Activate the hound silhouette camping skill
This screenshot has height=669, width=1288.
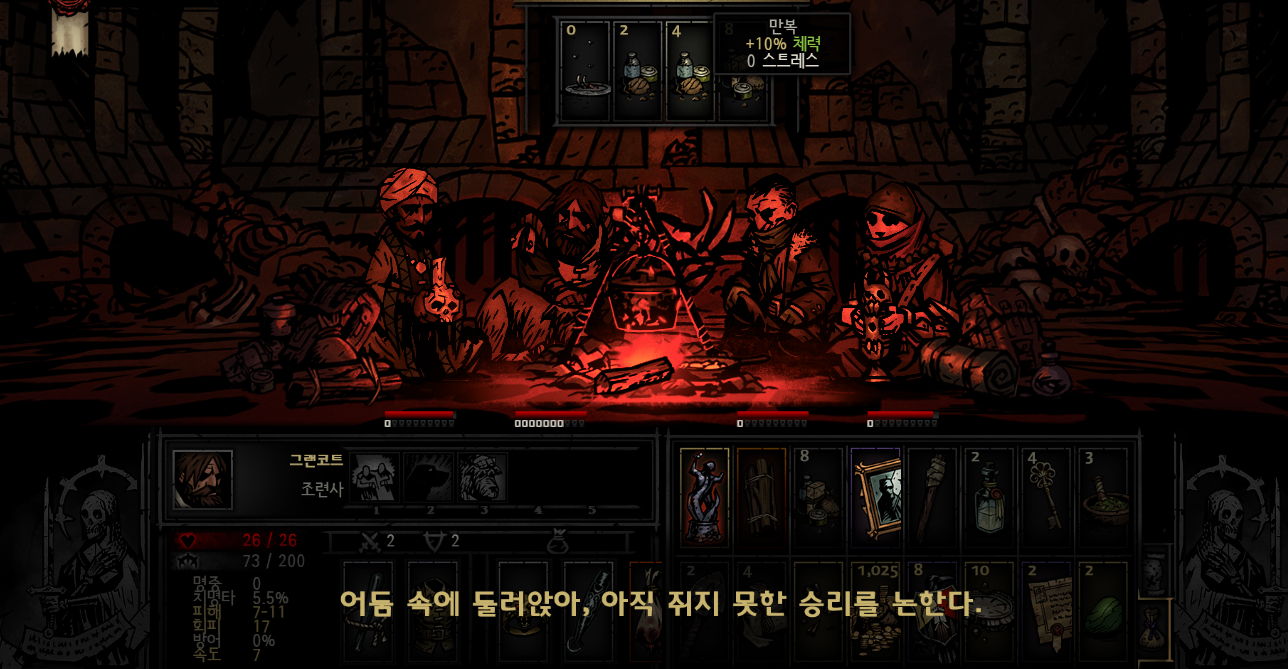tap(428, 478)
